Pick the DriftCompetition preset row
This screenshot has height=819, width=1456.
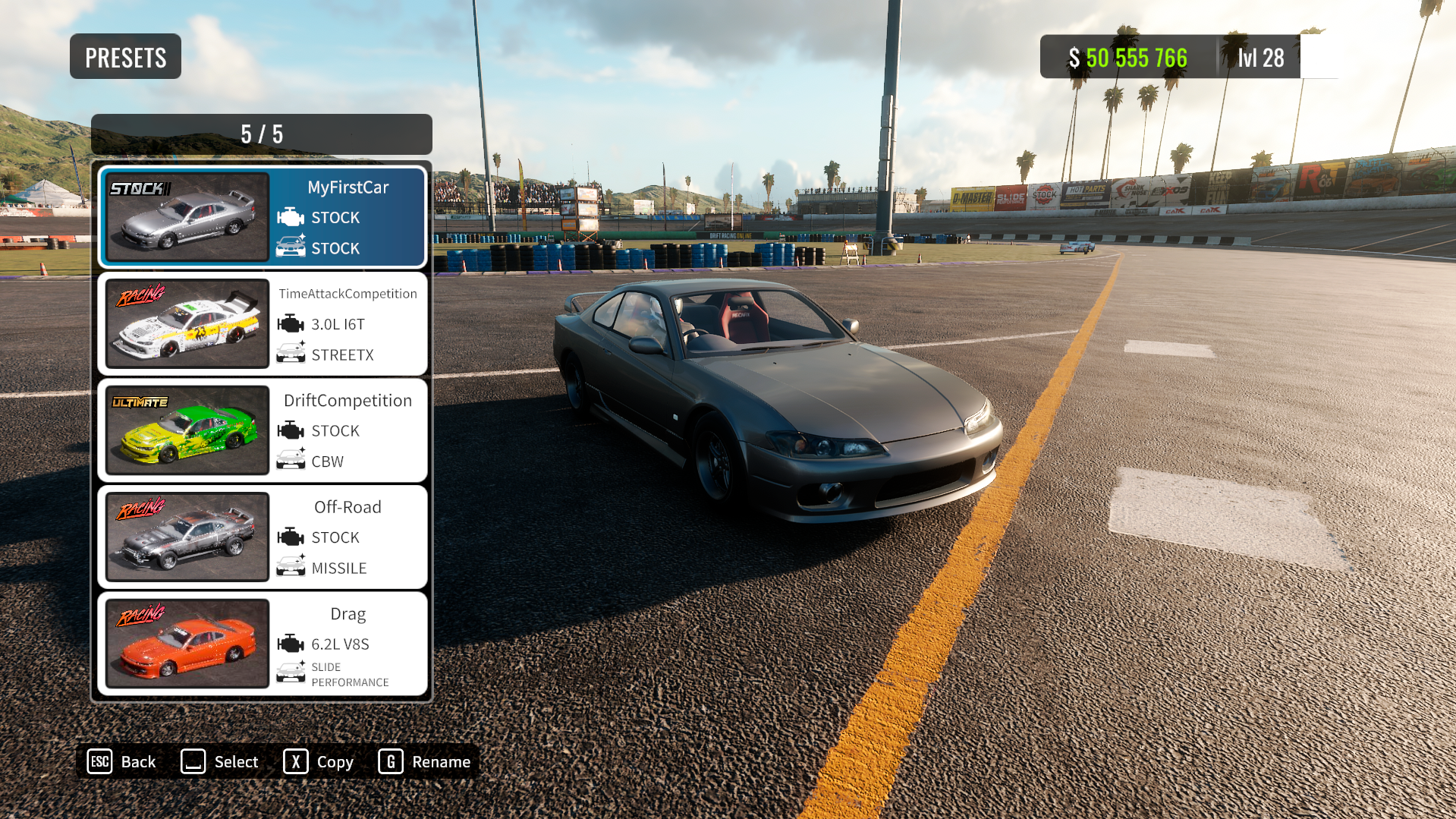tap(263, 430)
